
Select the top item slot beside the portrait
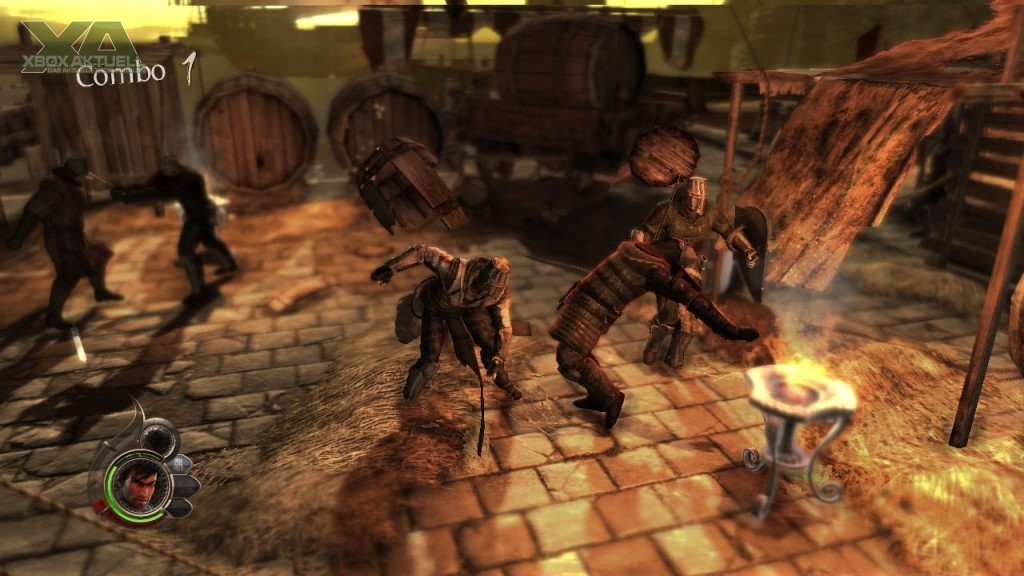[181, 464]
